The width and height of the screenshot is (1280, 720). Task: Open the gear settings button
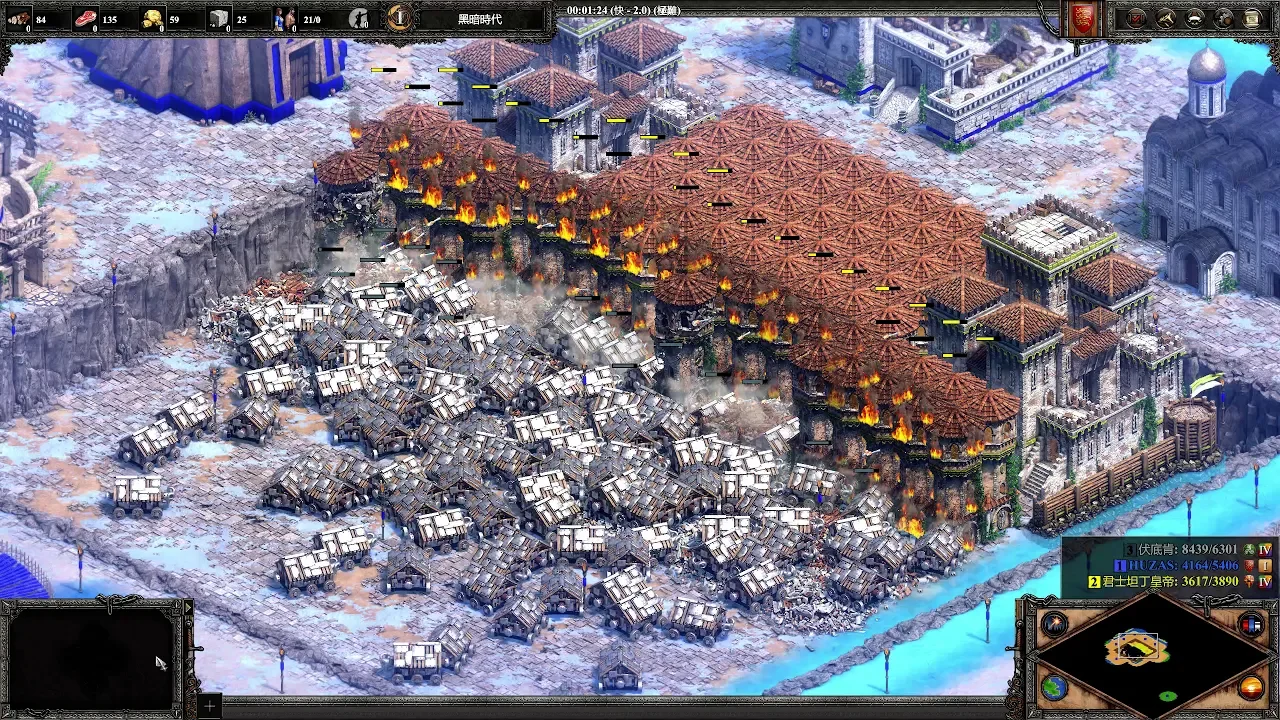[x=1224, y=18]
